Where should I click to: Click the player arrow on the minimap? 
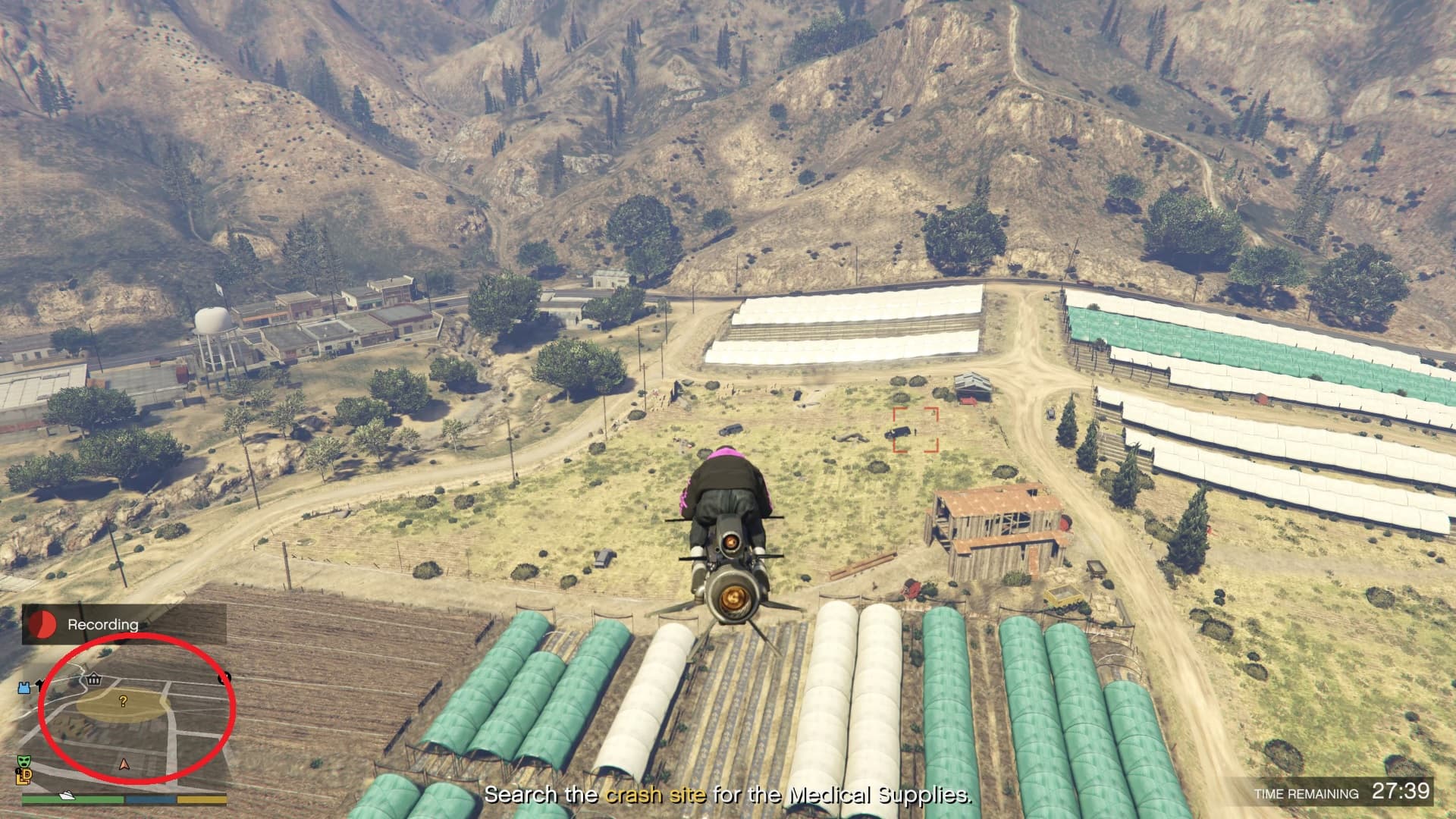pyautogui.click(x=124, y=764)
